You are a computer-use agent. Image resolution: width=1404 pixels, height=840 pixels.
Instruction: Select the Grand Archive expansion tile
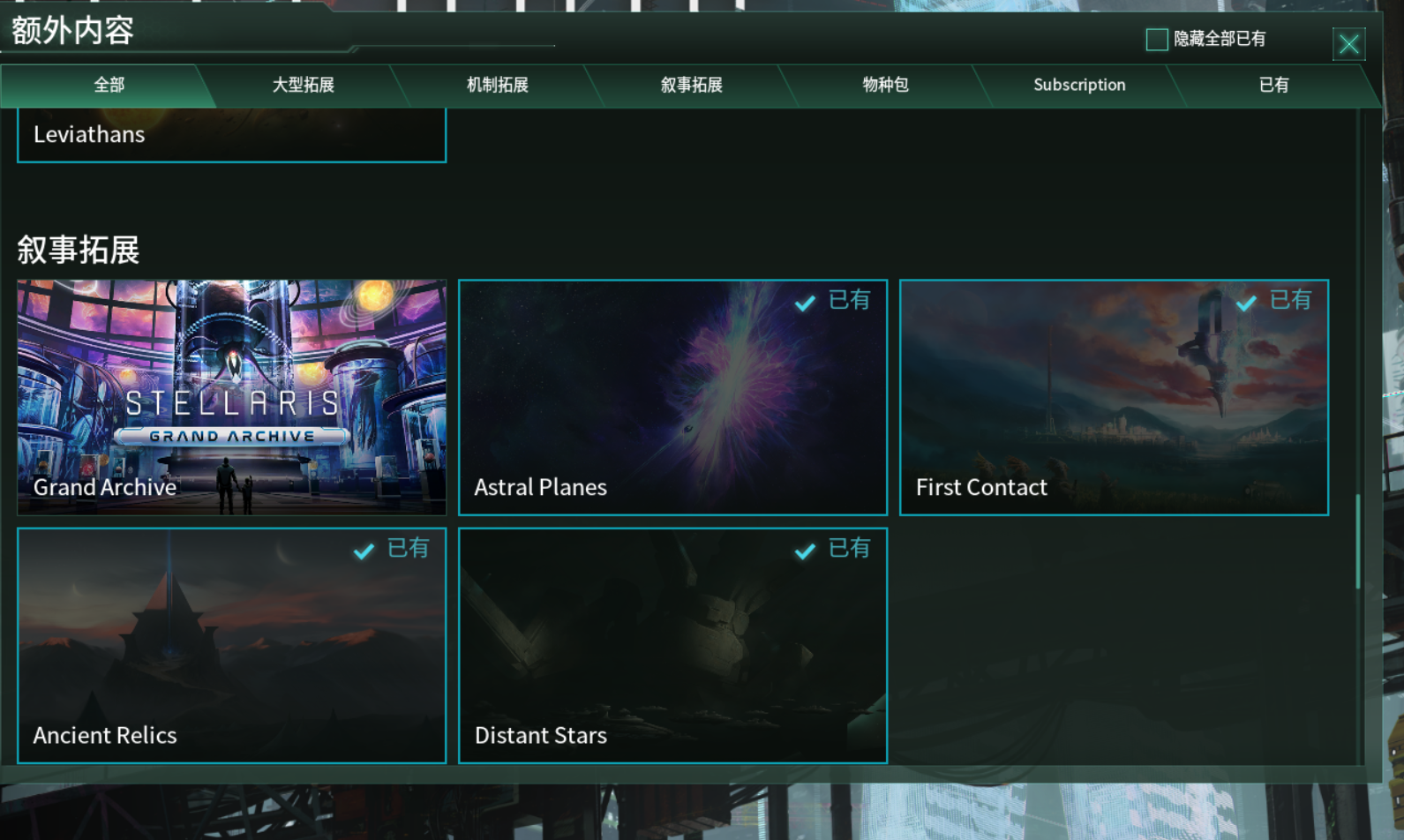click(x=231, y=397)
